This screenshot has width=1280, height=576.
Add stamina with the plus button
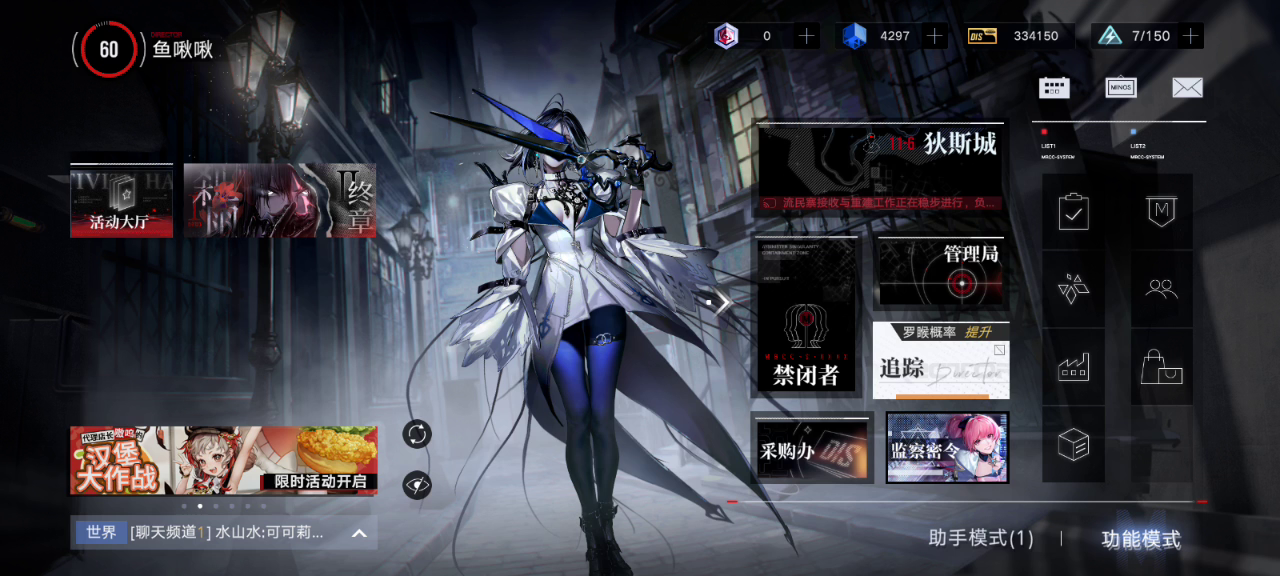[x=1190, y=36]
